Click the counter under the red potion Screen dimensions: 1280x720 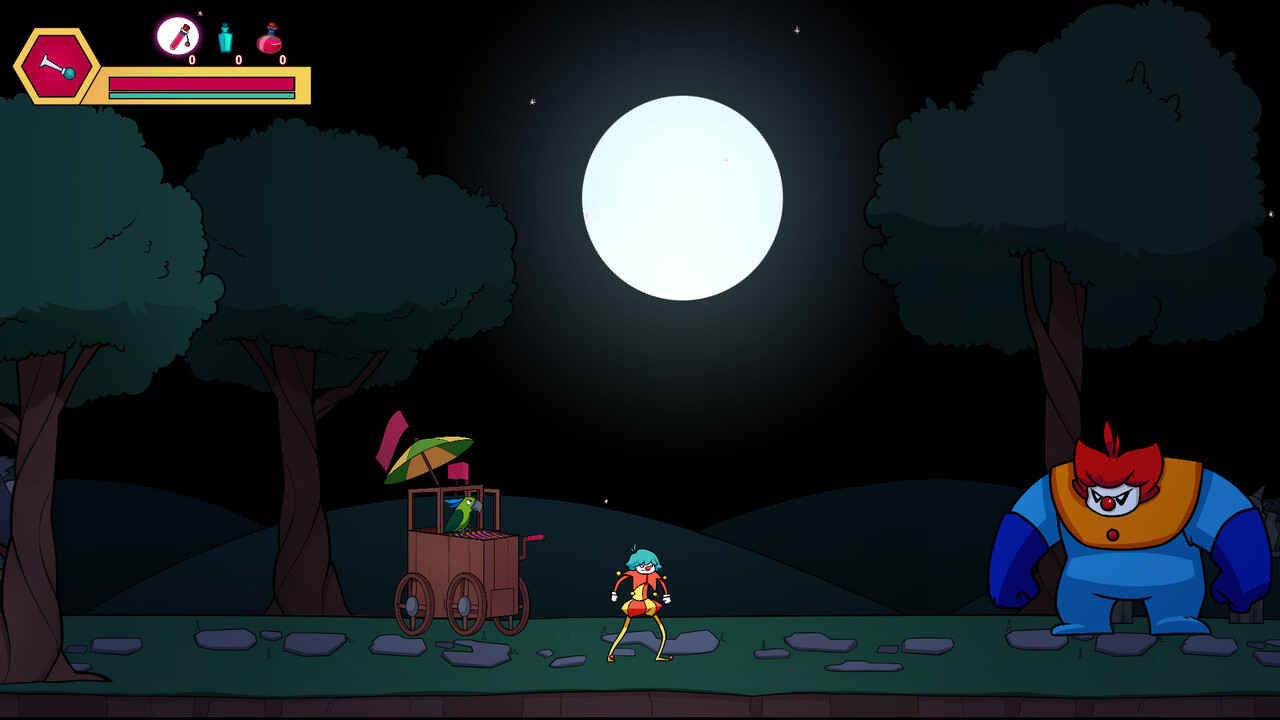point(283,60)
